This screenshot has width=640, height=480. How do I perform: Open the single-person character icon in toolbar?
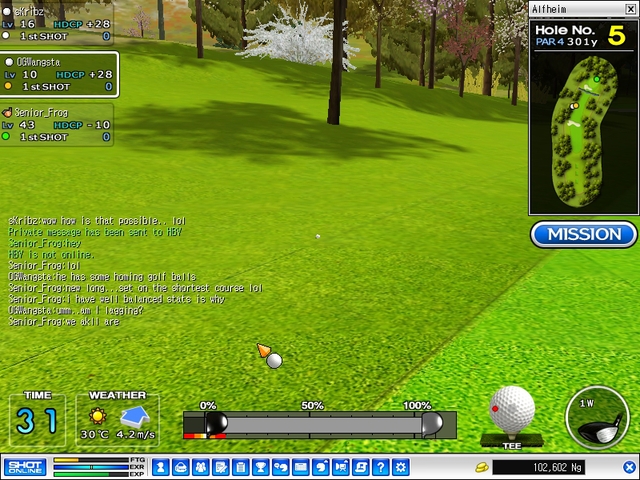[180, 467]
